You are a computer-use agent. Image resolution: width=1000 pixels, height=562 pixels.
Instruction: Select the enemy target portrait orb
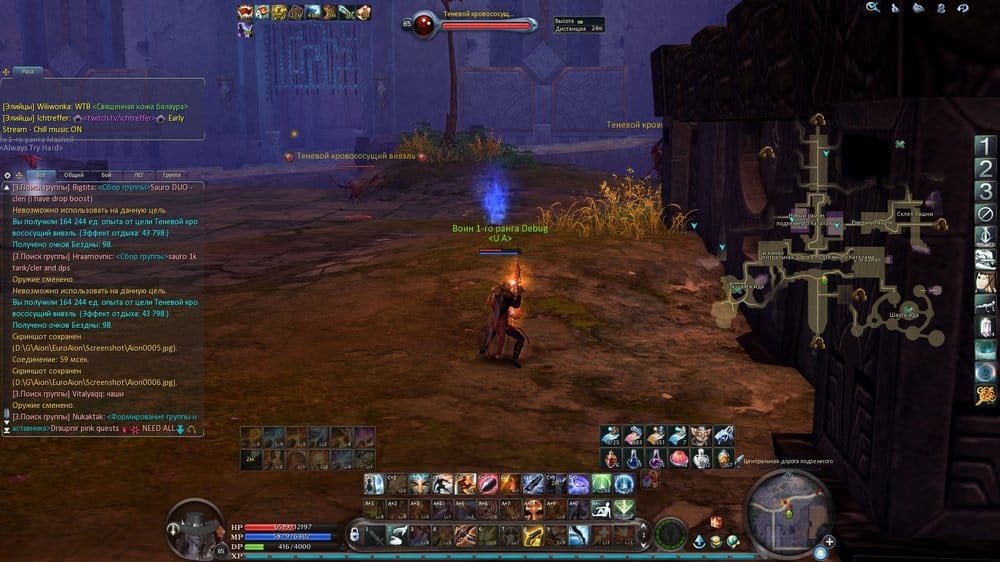424,23
